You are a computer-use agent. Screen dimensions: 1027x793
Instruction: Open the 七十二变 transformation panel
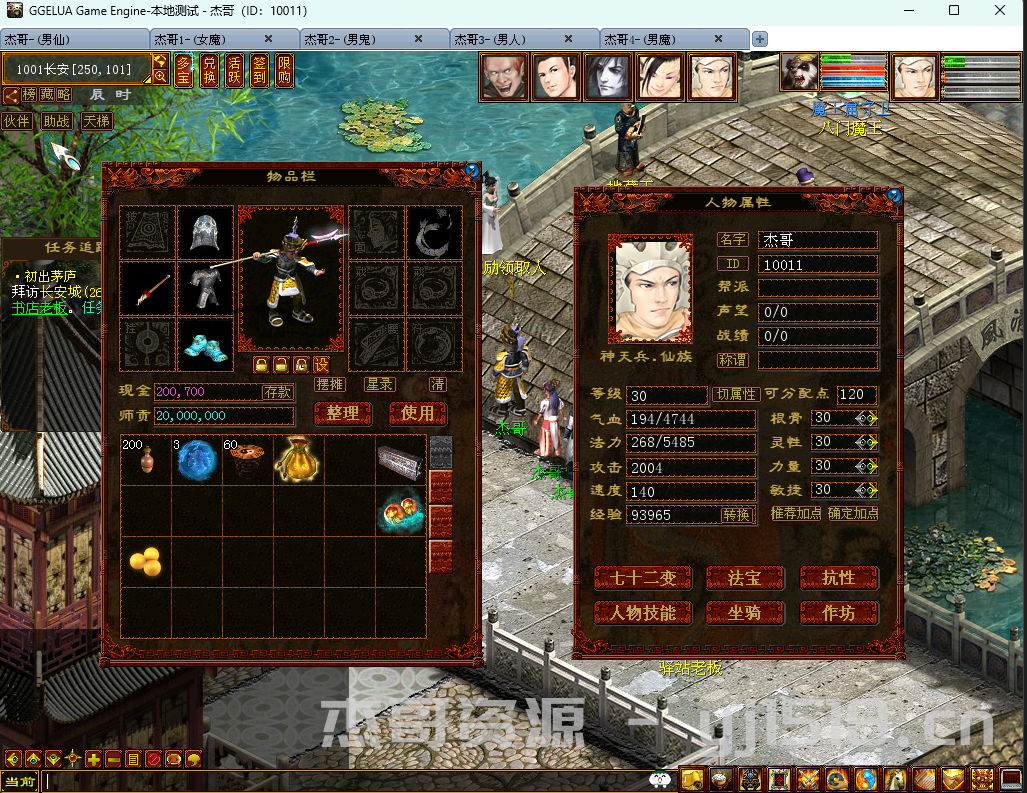[643, 578]
